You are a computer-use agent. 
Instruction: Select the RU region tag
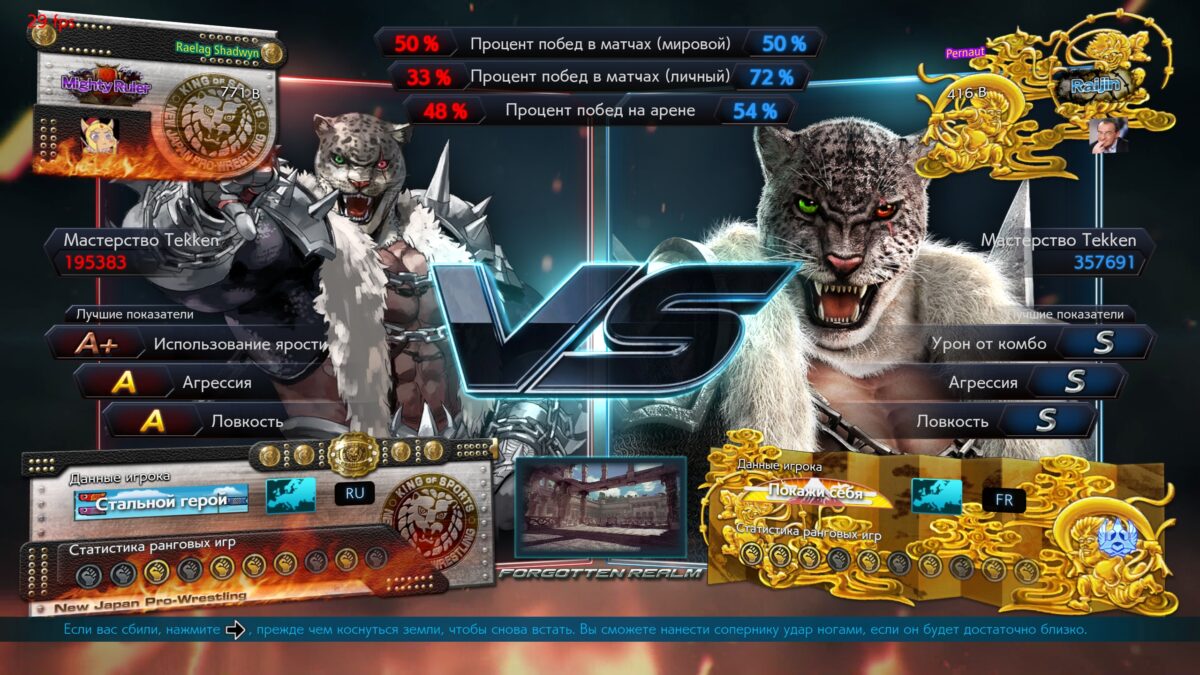[354, 493]
